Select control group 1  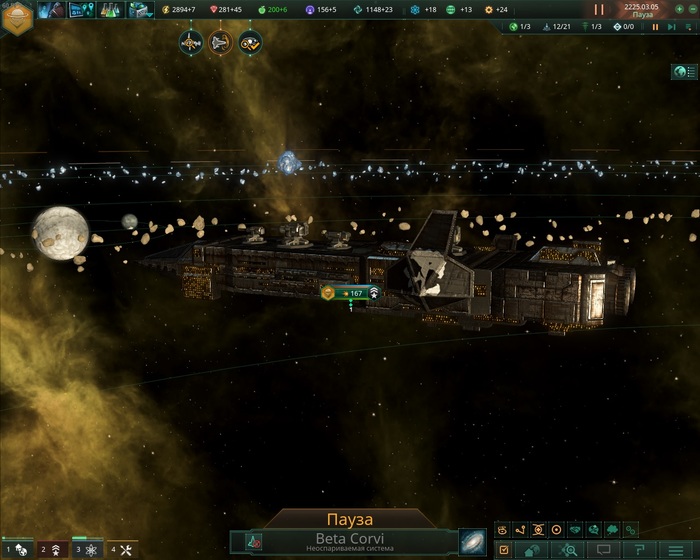pyautogui.click(x=18, y=549)
